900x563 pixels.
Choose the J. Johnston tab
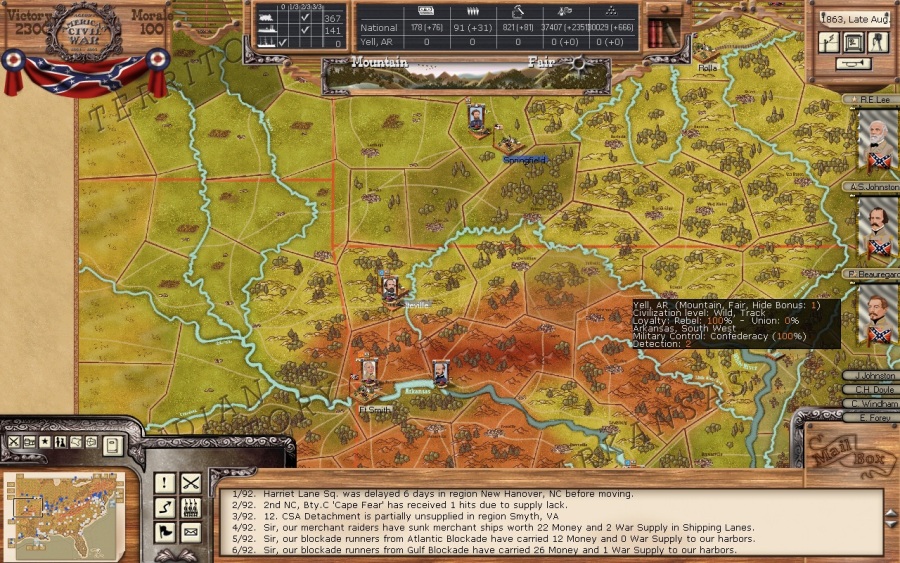[x=868, y=376]
